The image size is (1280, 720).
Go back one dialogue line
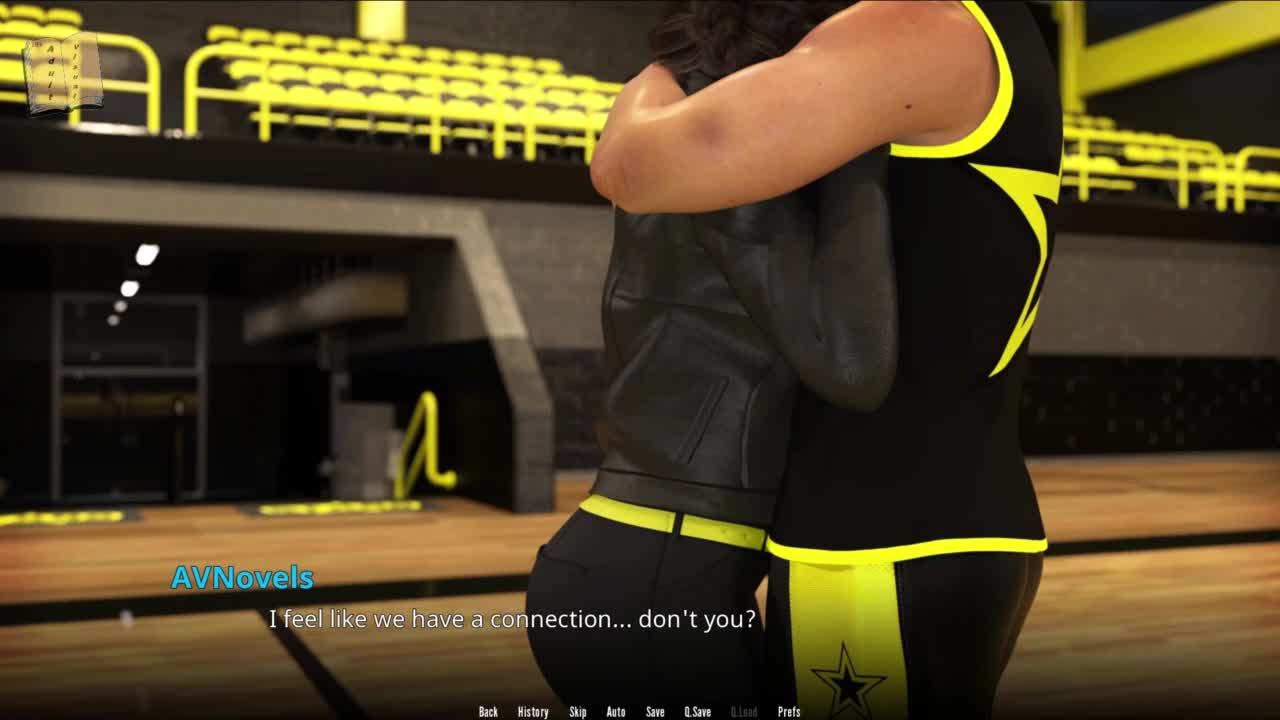[488, 712]
